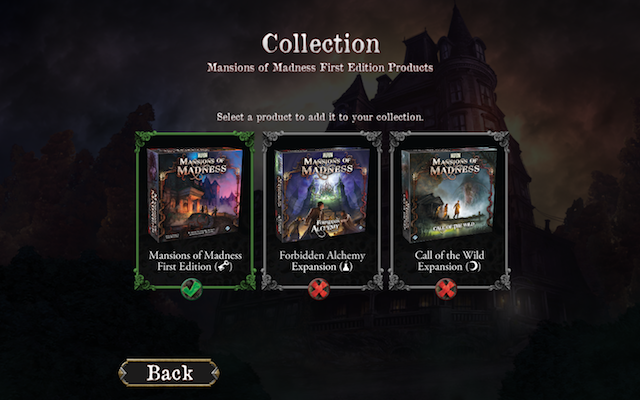Toggle the red X under Call of the Wild
Viewport: 640px width, 400px height.
[x=449, y=290]
